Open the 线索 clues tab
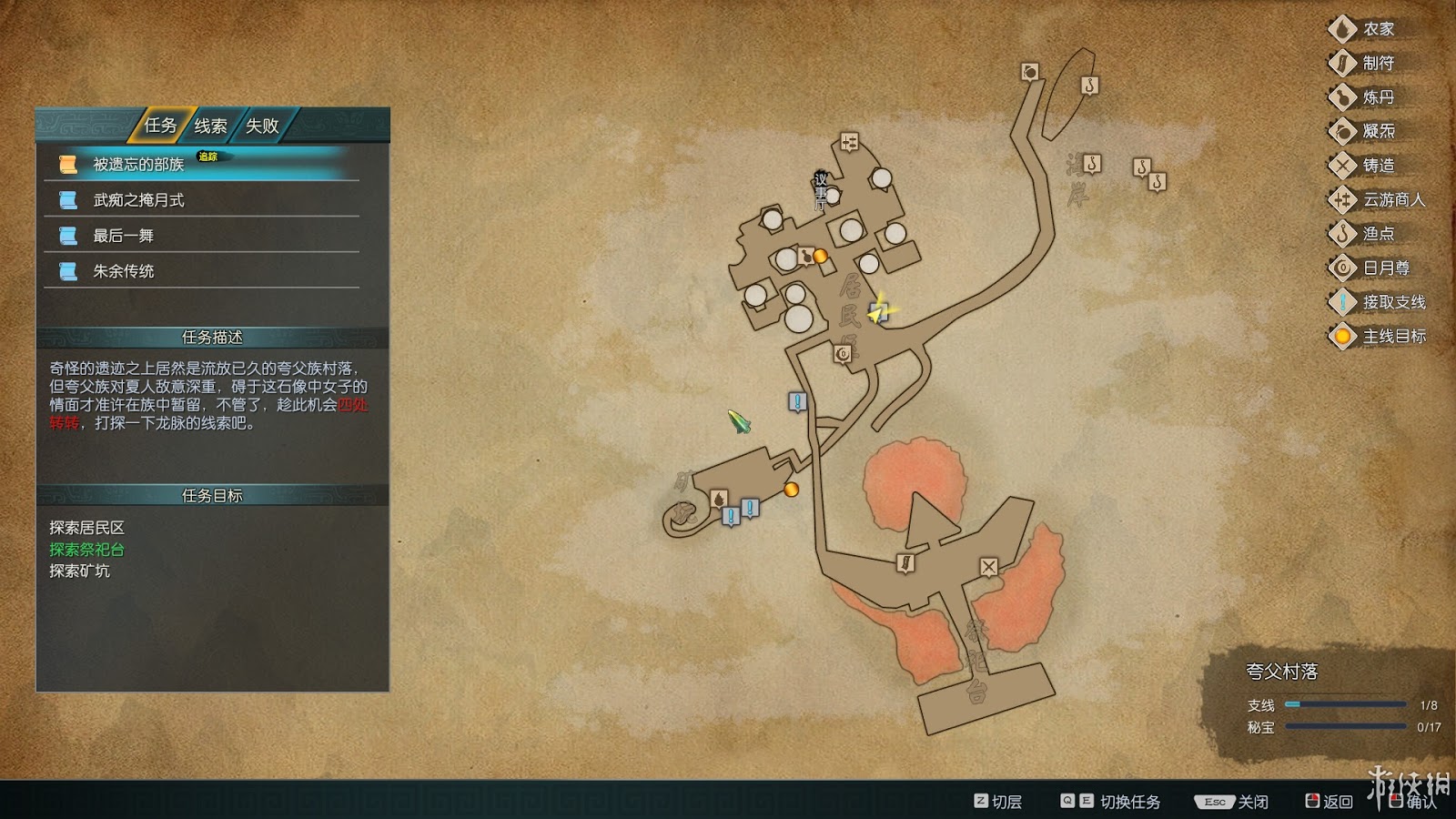The image size is (1456, 819). point(210,126)
